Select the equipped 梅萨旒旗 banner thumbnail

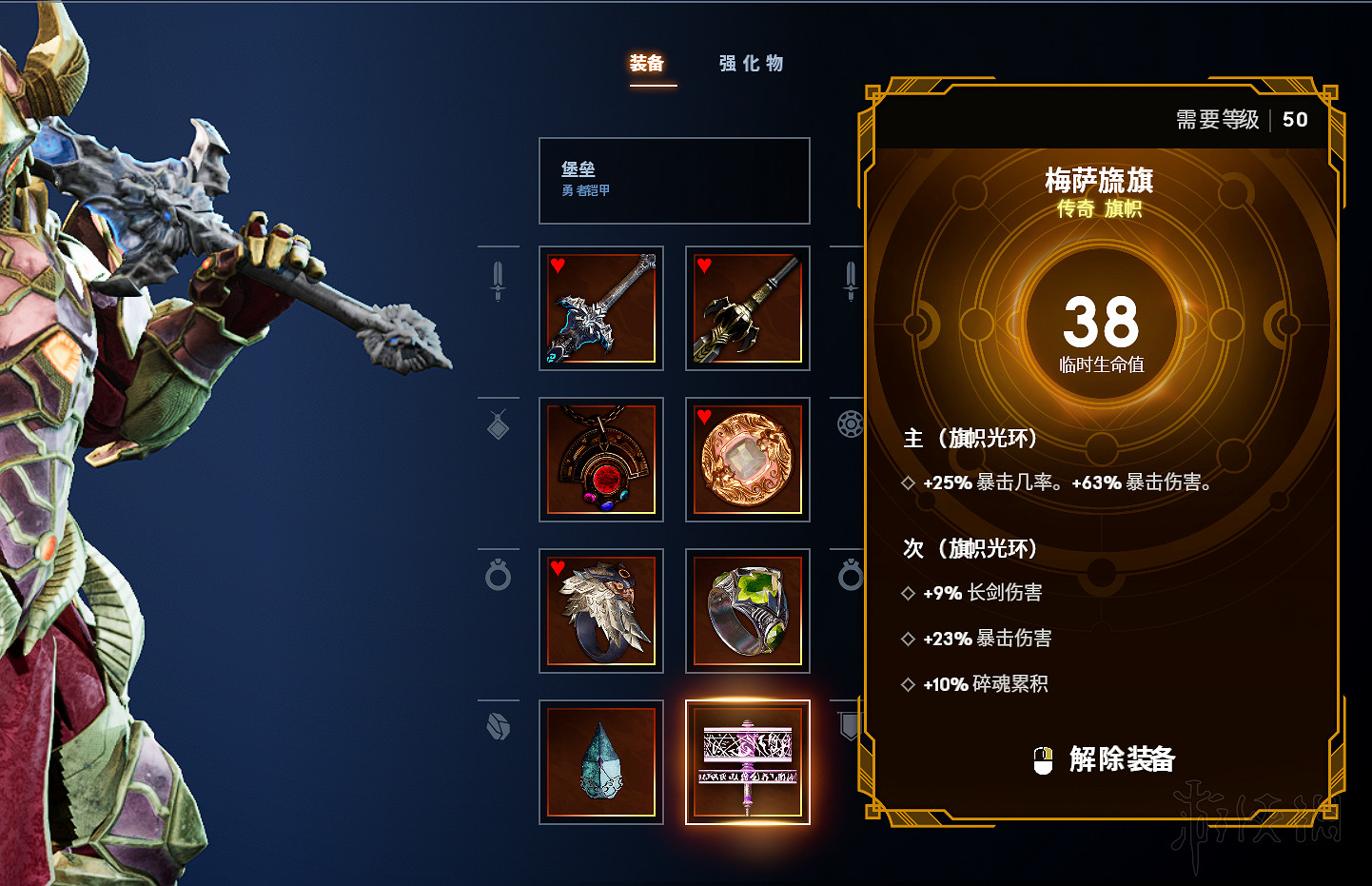(x=748, y=760)
